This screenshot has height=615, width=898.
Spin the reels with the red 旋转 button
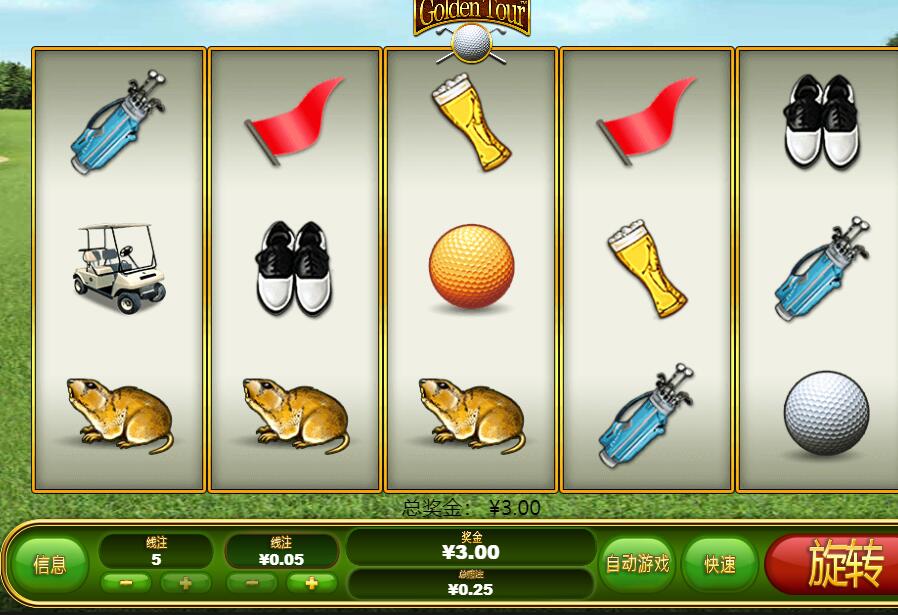pos(835,566)
